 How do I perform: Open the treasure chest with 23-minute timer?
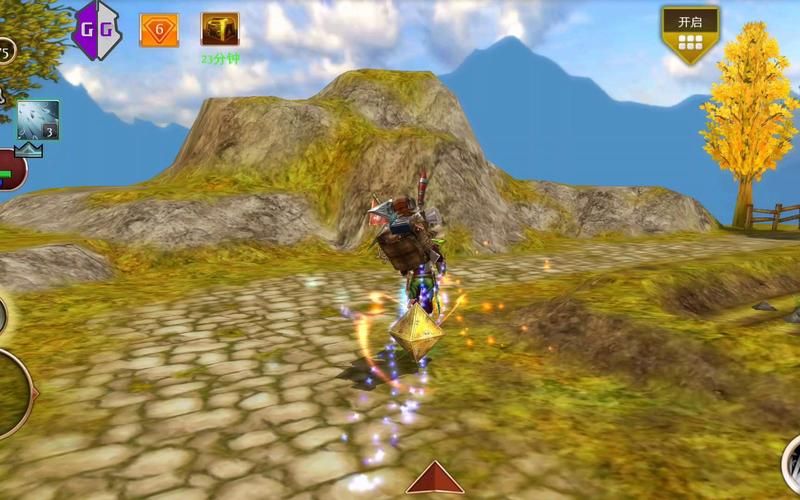coord(219,29)
